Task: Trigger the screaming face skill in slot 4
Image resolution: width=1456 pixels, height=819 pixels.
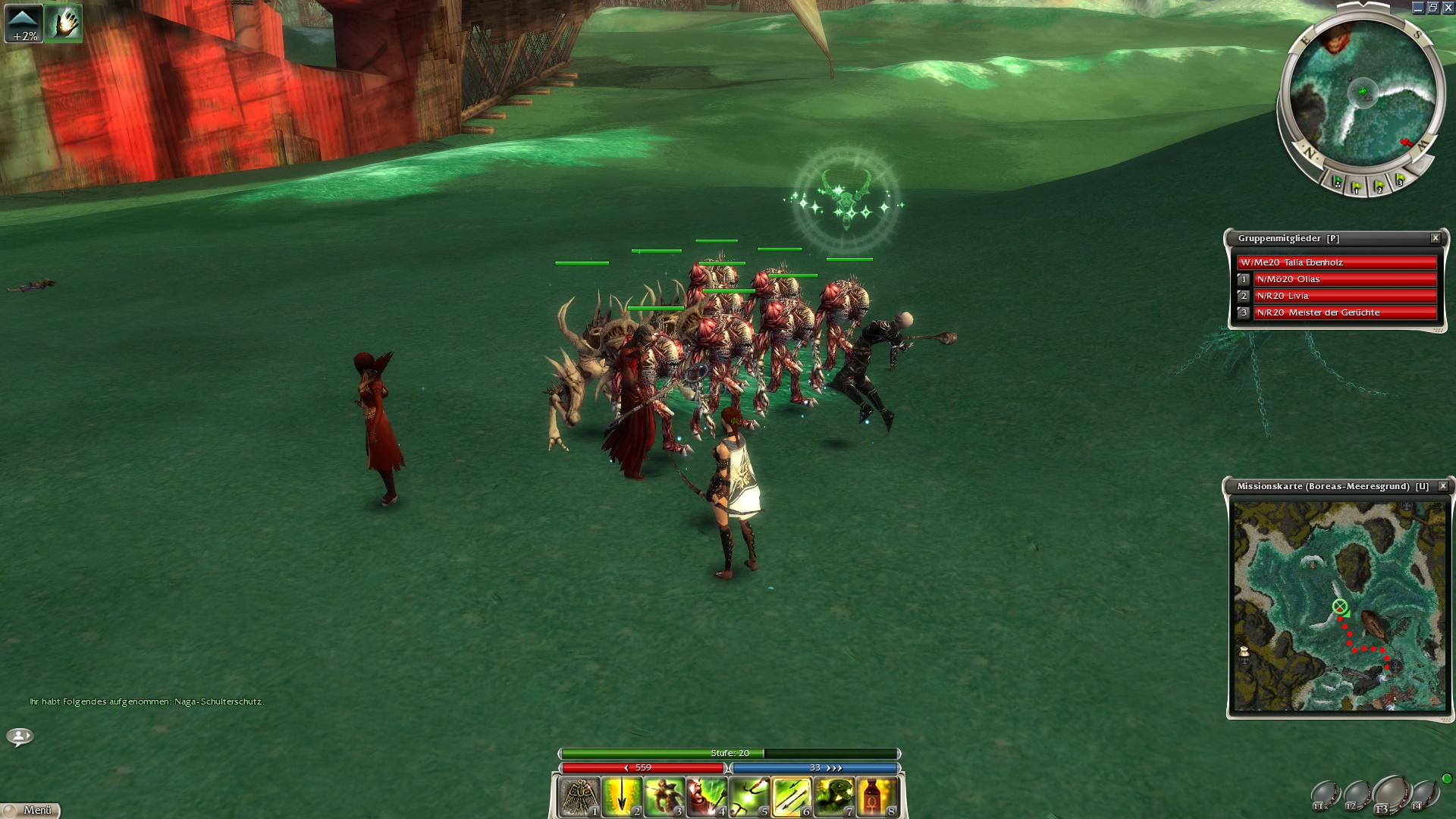Action: [x=707, y=797]
